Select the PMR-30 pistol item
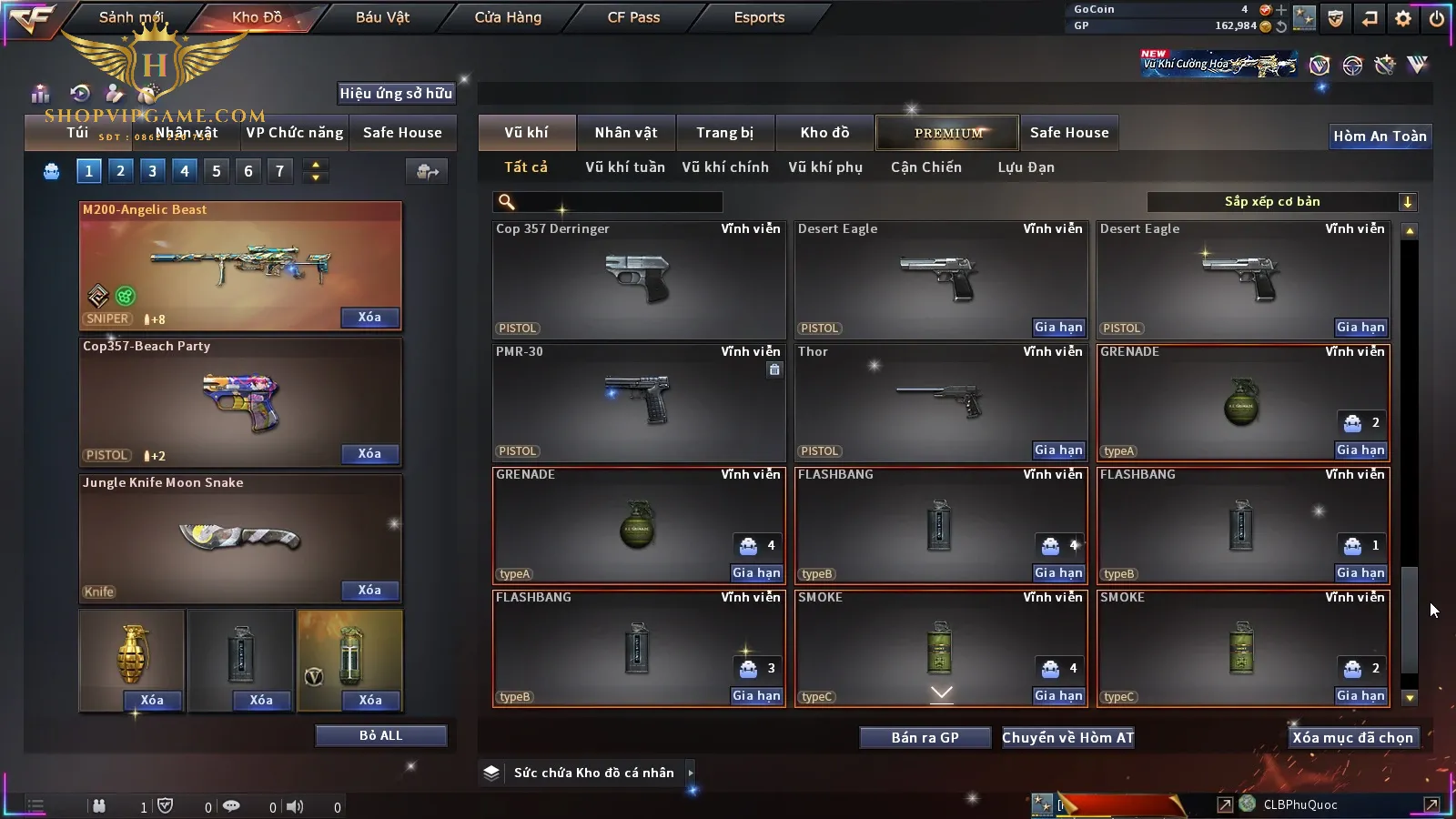Screen dimensions: 1456x819 pos(638,402)
